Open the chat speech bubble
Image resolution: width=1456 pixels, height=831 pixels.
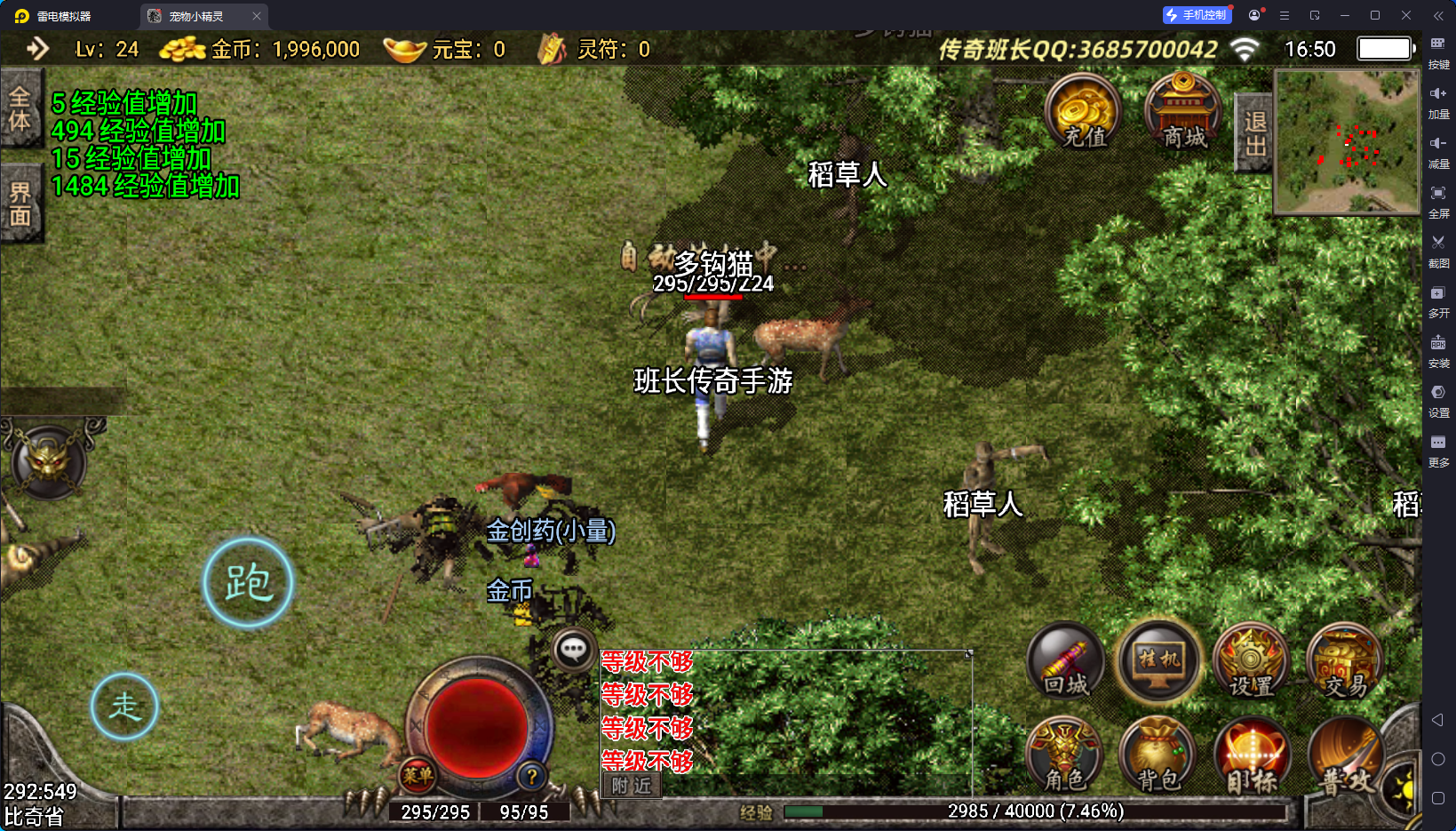573,650
